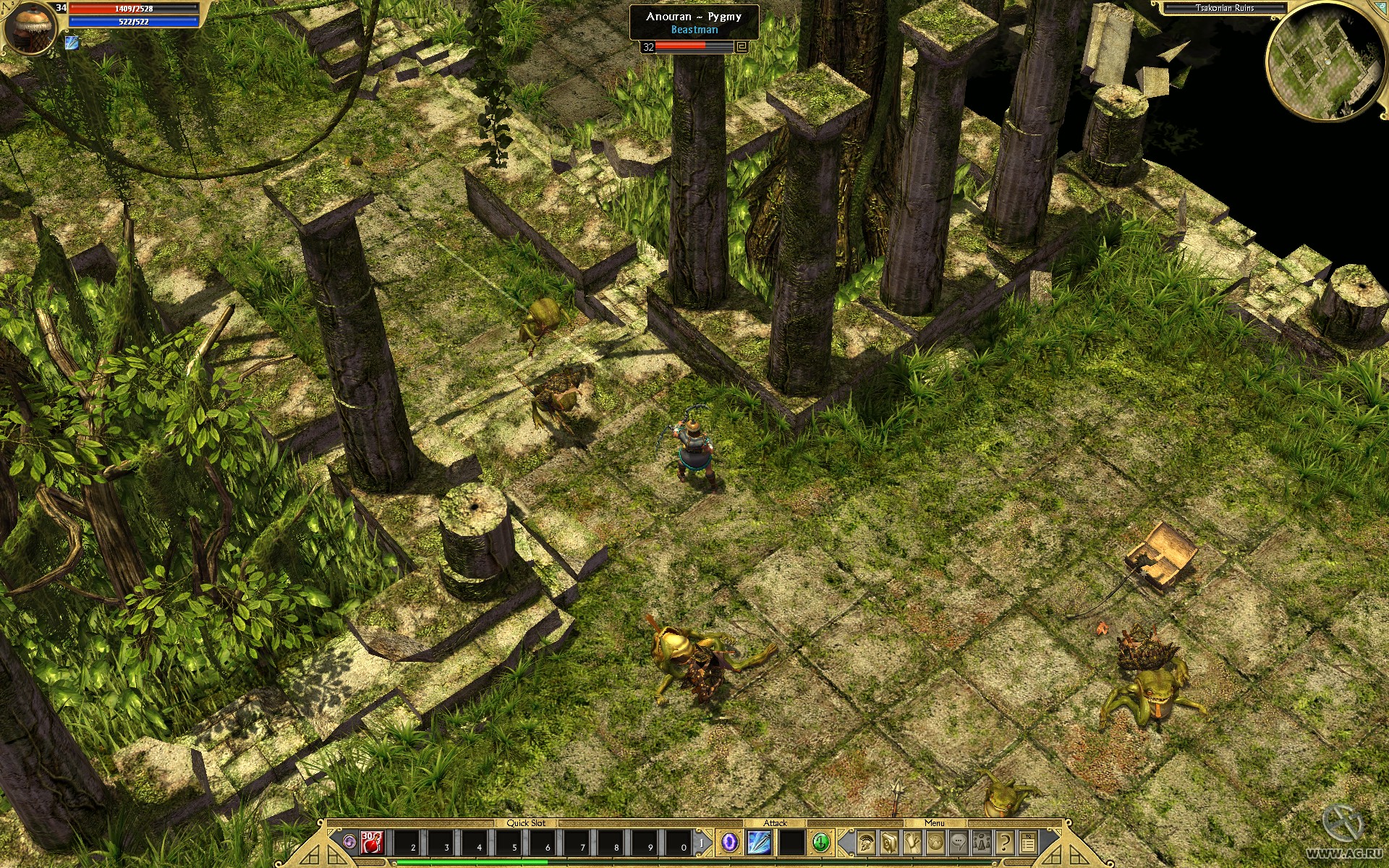Open chat via speech bubble icon
This screenshot has width=1389, height=868.
(x=958, y=844)
